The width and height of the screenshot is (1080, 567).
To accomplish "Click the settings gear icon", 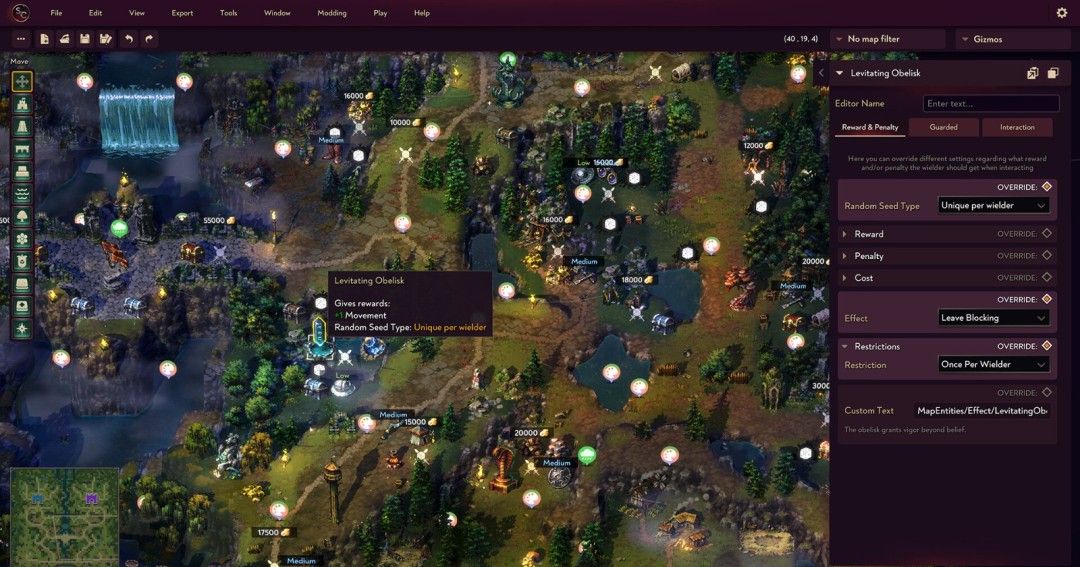I will coord(1062,13).
